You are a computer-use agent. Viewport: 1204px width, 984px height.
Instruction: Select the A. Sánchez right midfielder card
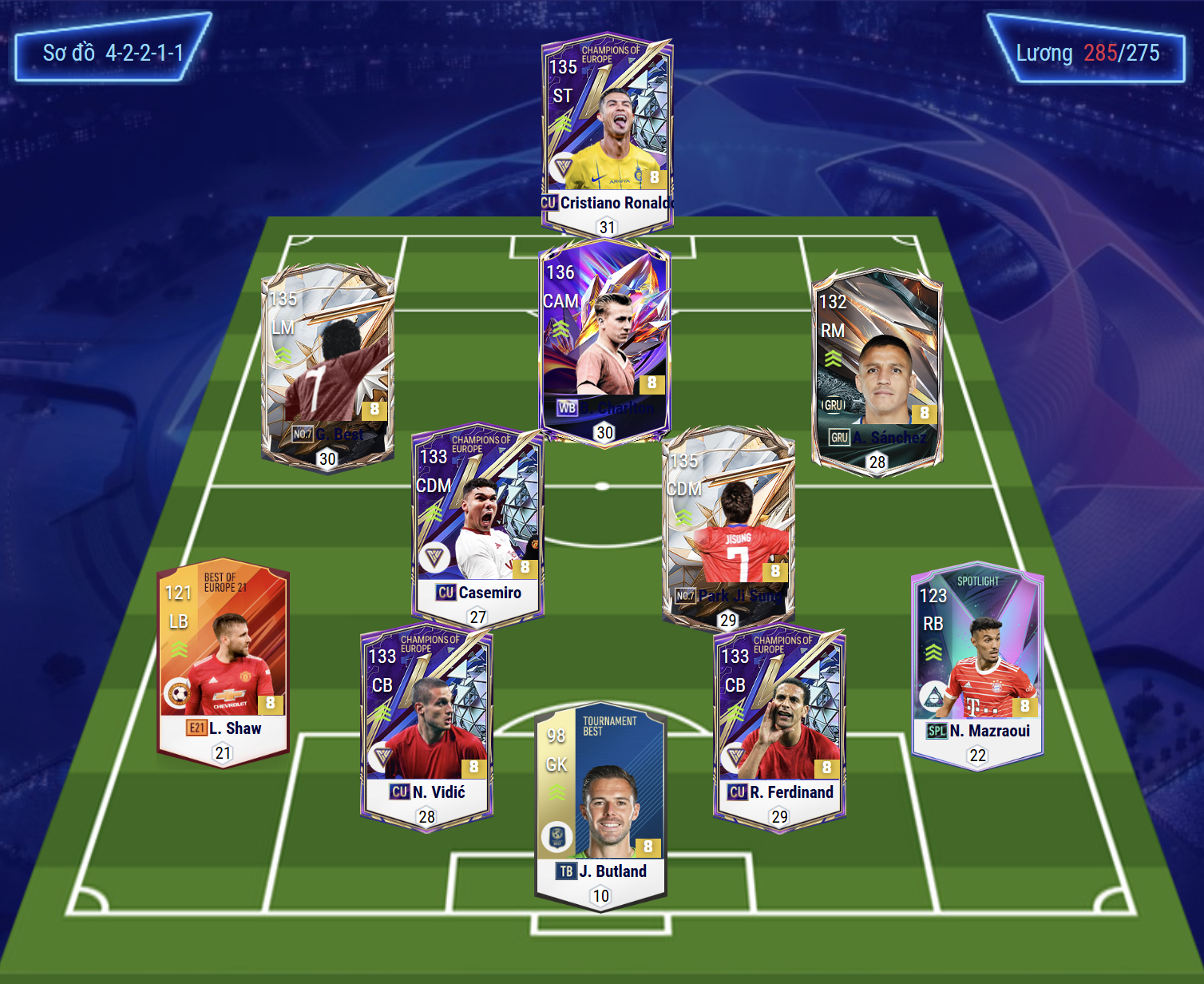pyautogui.click(x=877, y=367)
